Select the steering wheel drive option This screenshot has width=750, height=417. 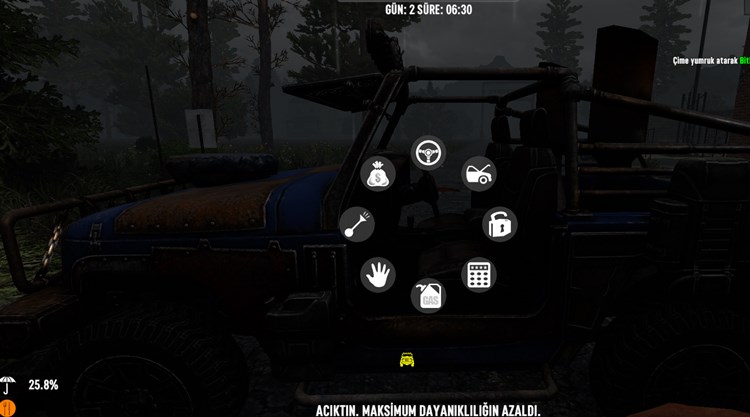[x=429, y=153]
